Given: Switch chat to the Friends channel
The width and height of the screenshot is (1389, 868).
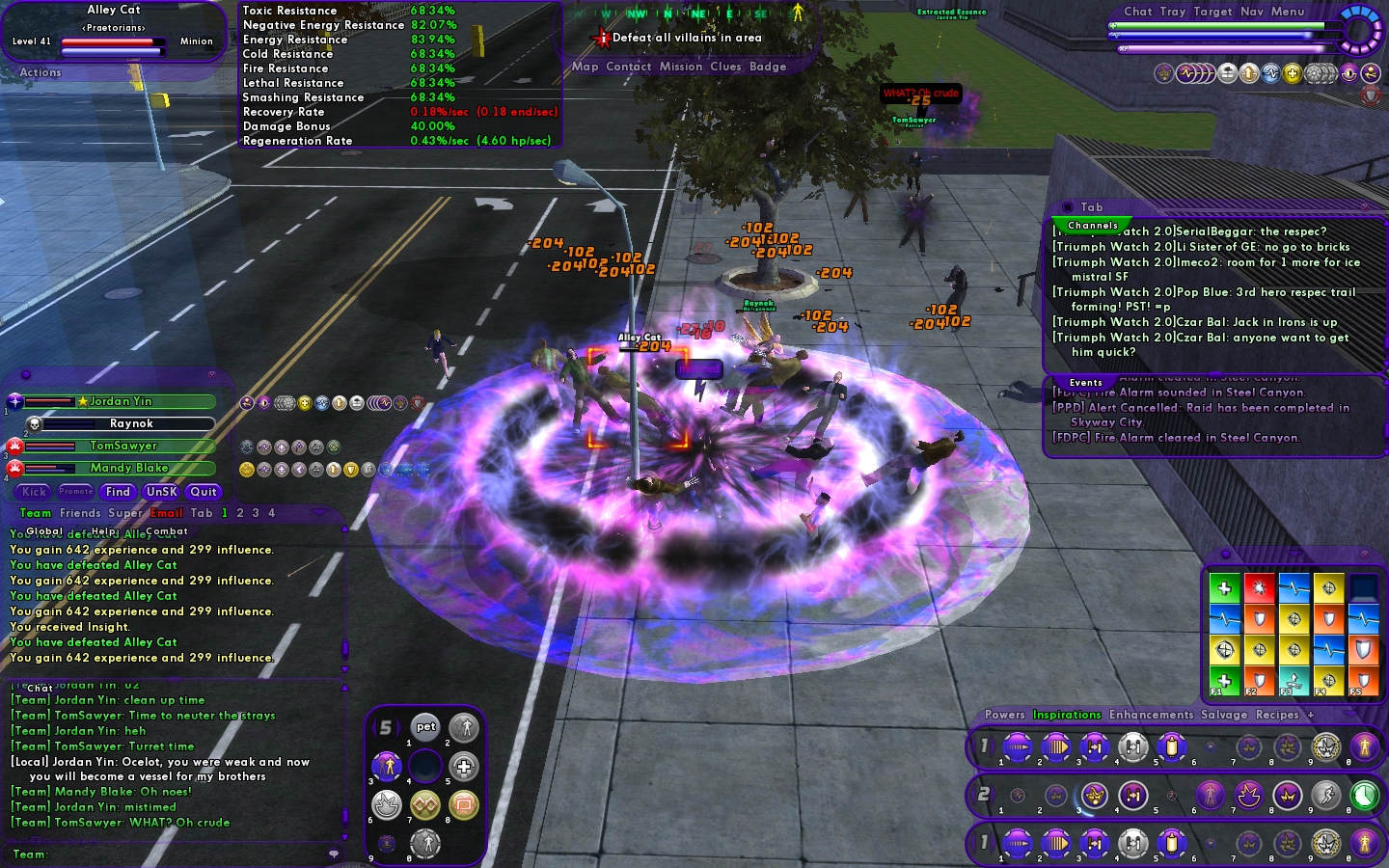Looking at the screenshot, I should pyautogui.click(x=79, y=513).
